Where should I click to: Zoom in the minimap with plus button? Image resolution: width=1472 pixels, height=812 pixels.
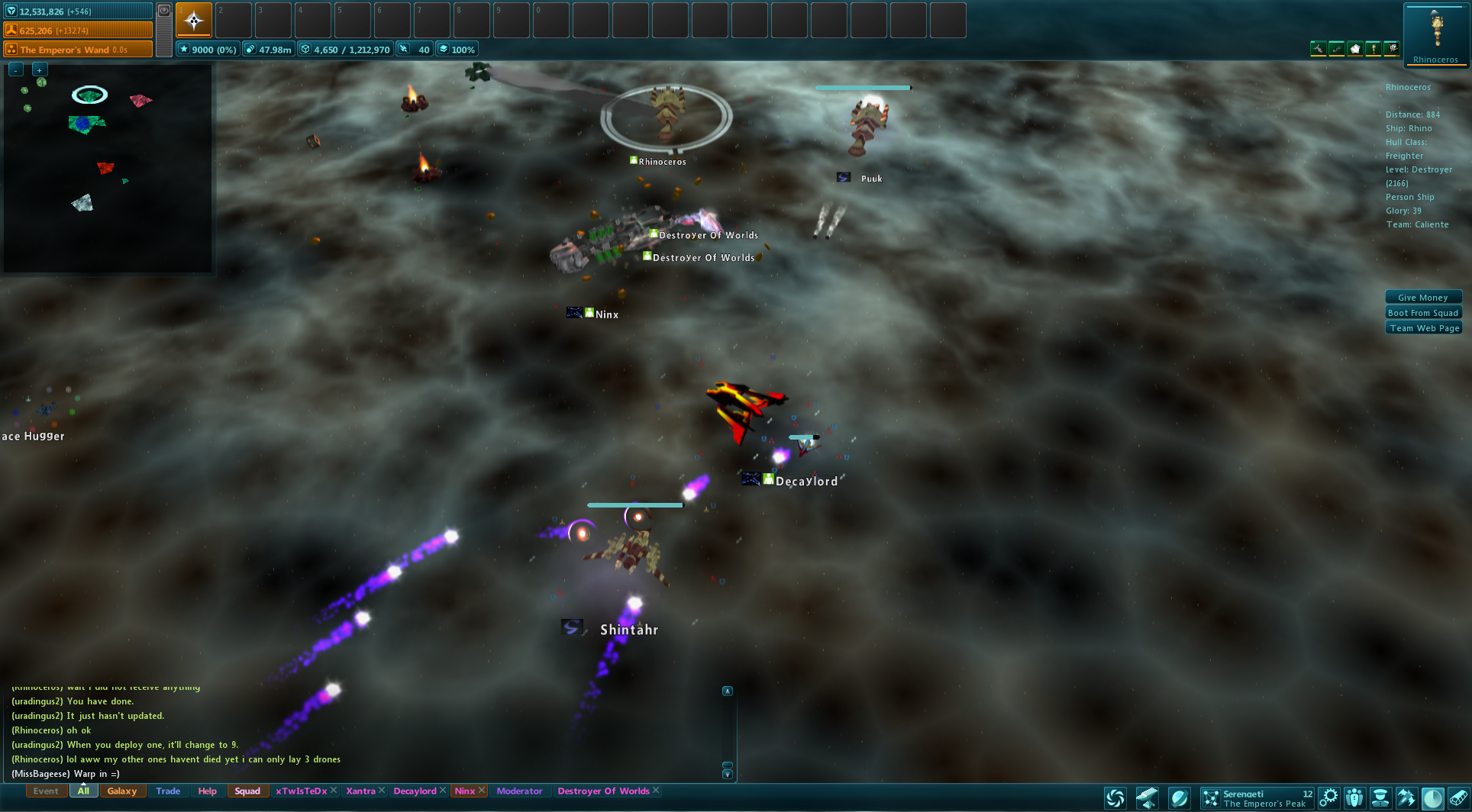pyautogui.click(x=39, y=69)
